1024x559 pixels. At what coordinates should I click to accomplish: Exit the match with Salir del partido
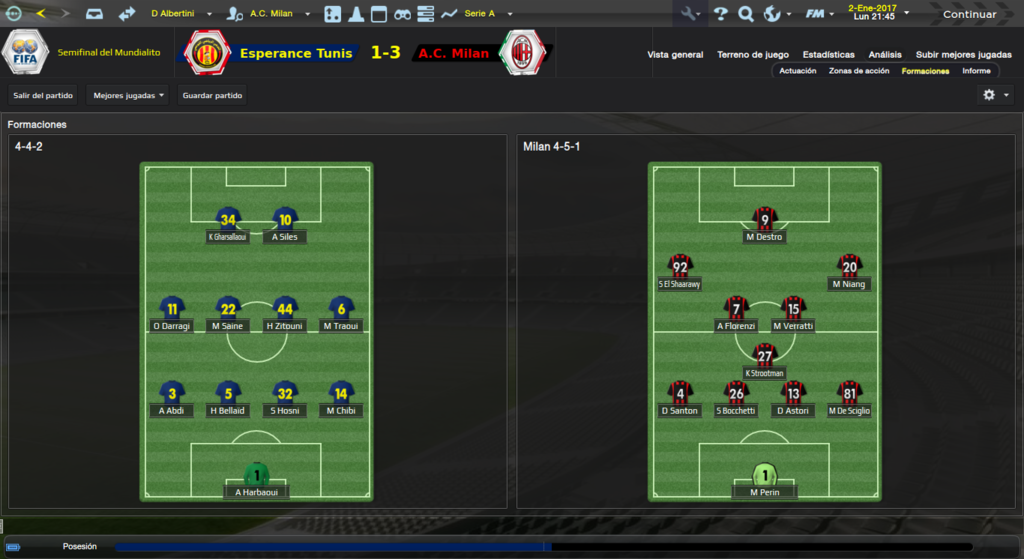(41, 95)
